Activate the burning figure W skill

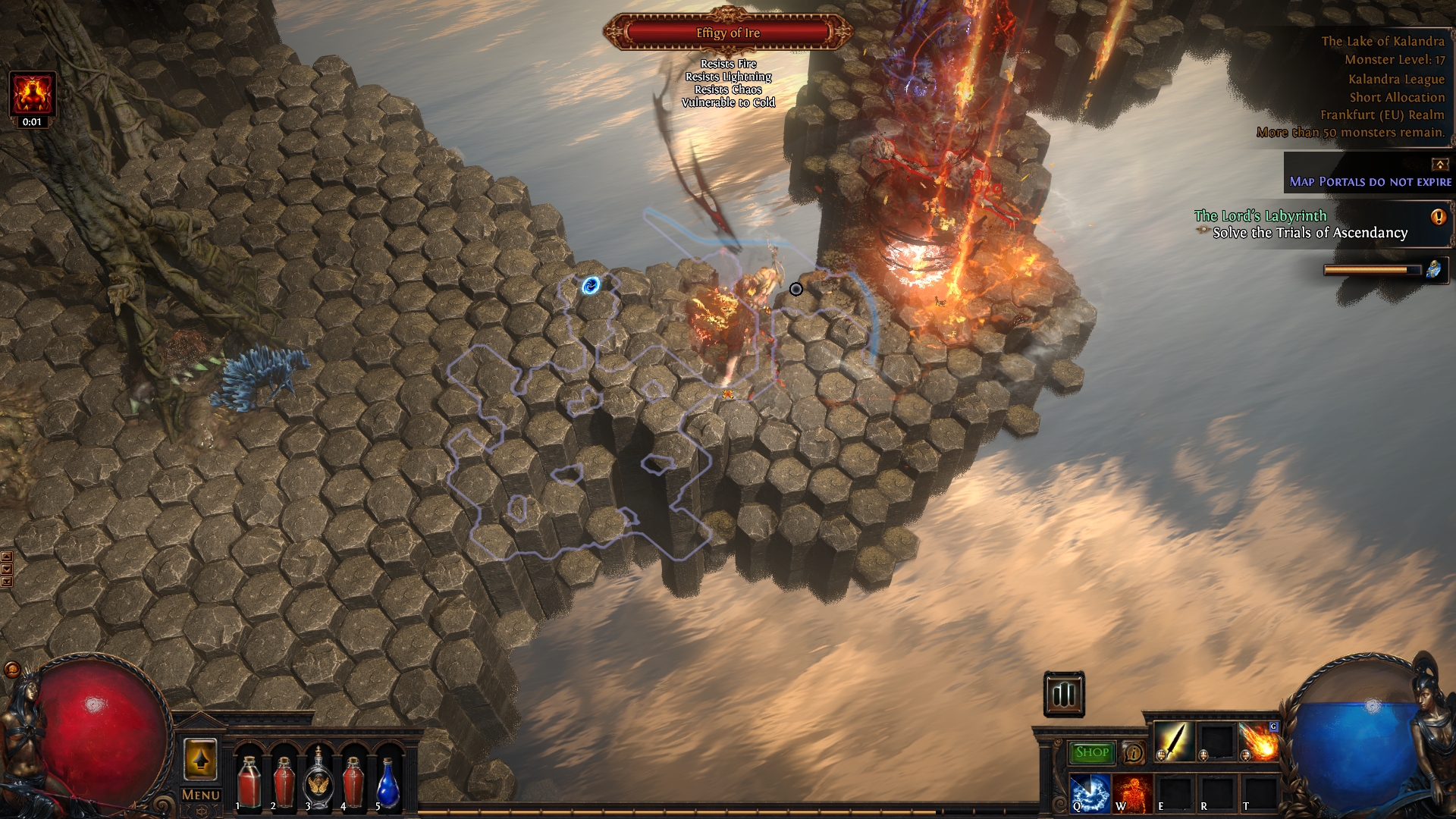(x=1132, y=792)
